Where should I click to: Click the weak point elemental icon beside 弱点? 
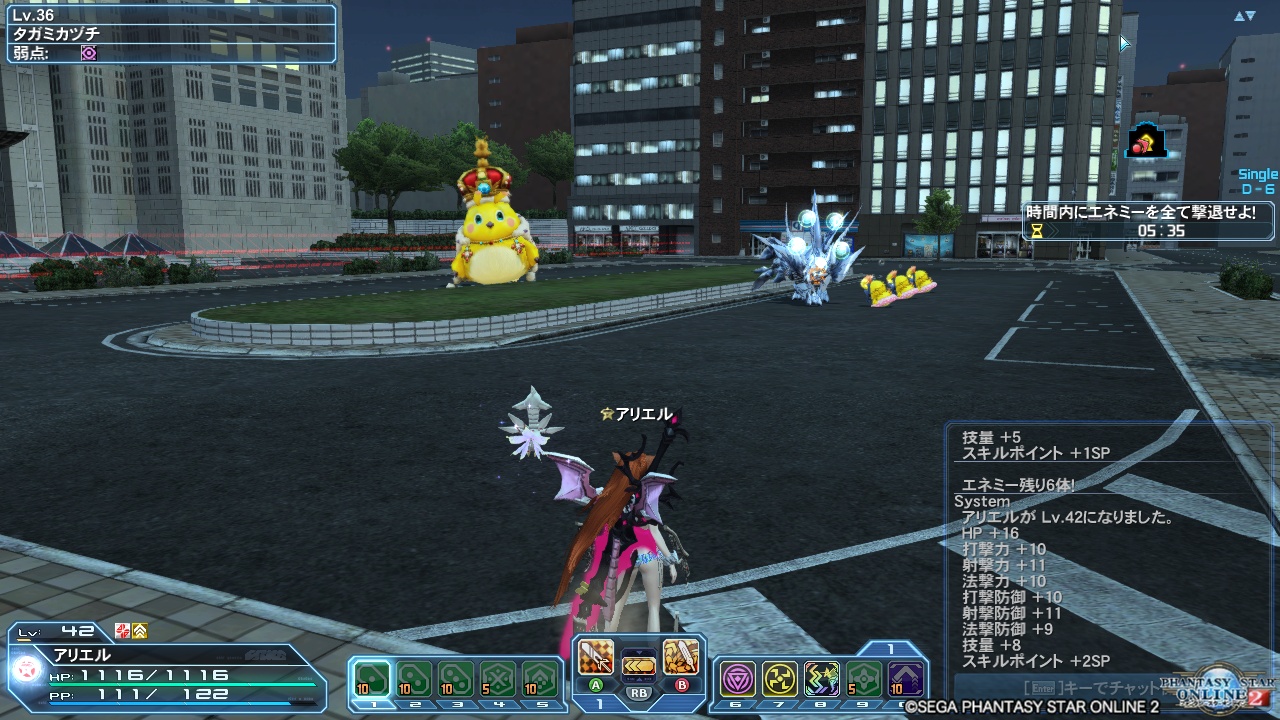pos(89,53)
